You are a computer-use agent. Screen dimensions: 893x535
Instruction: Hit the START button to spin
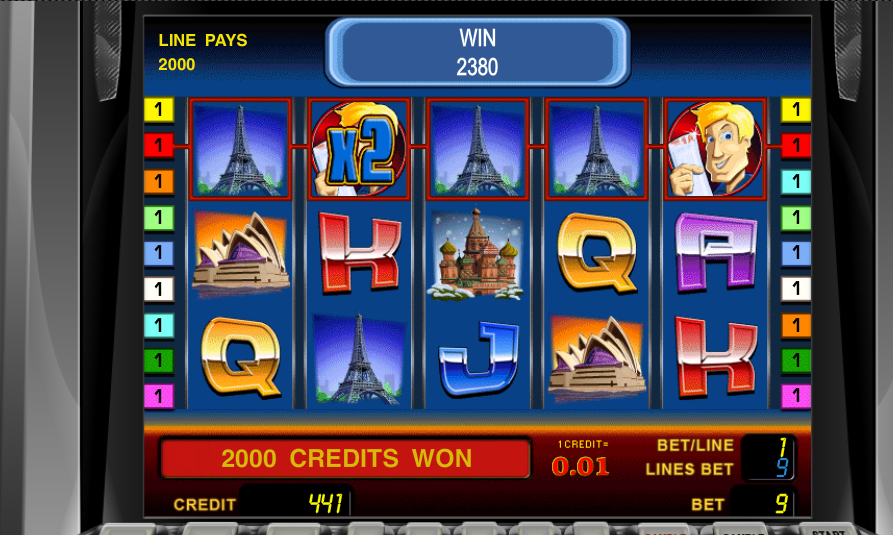(x=827, y=528)
